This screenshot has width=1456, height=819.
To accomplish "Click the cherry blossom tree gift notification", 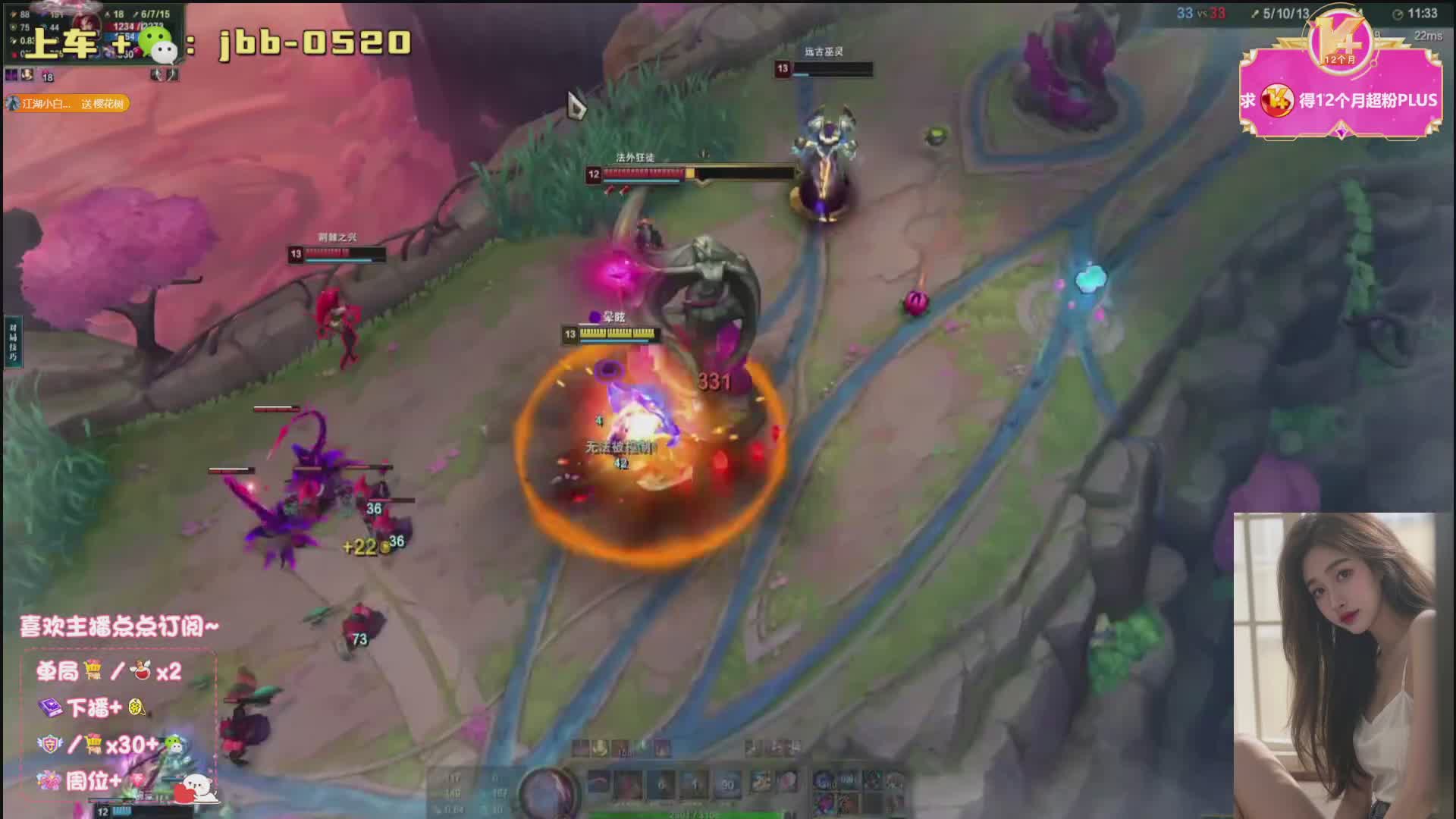I will coord(67,103).
